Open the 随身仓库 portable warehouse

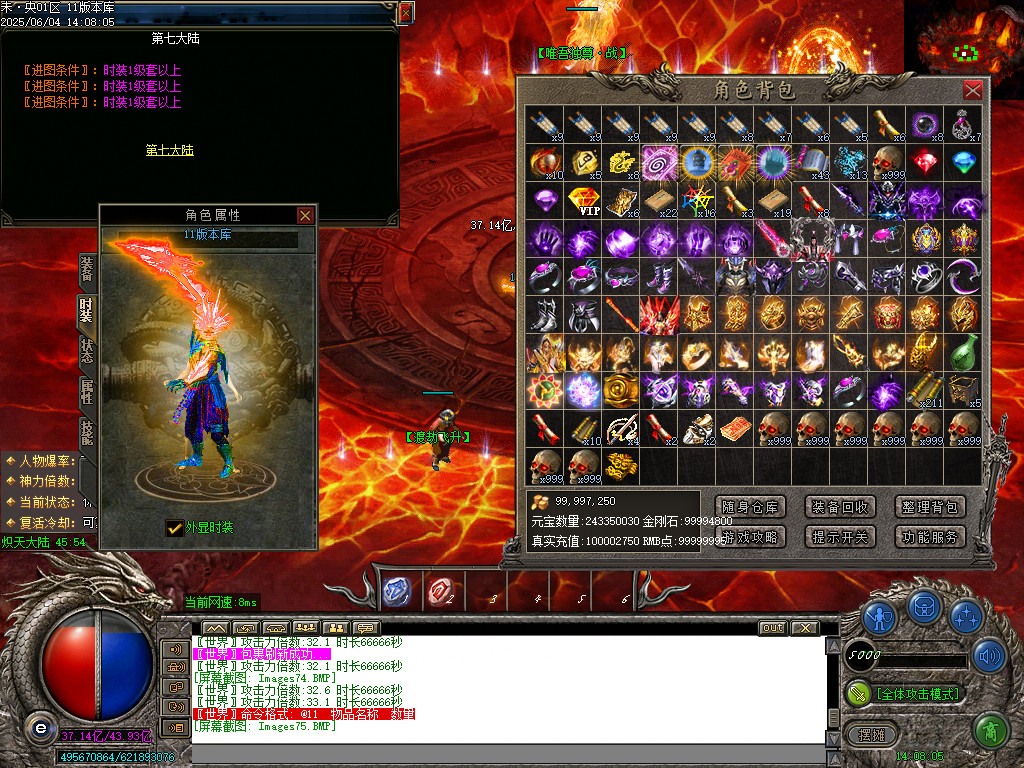coord(751,507)
